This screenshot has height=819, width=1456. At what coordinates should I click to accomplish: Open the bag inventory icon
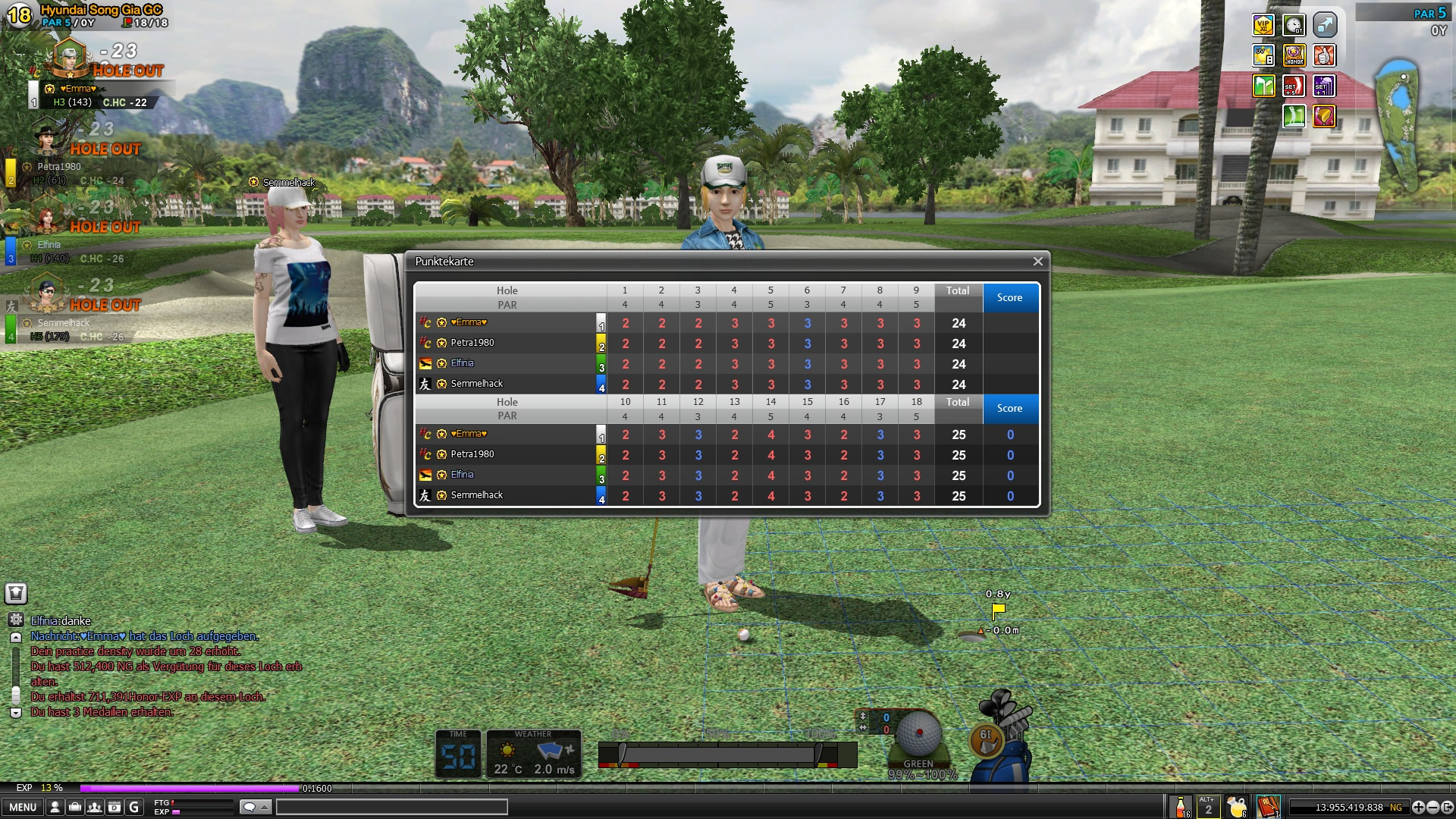75,808
